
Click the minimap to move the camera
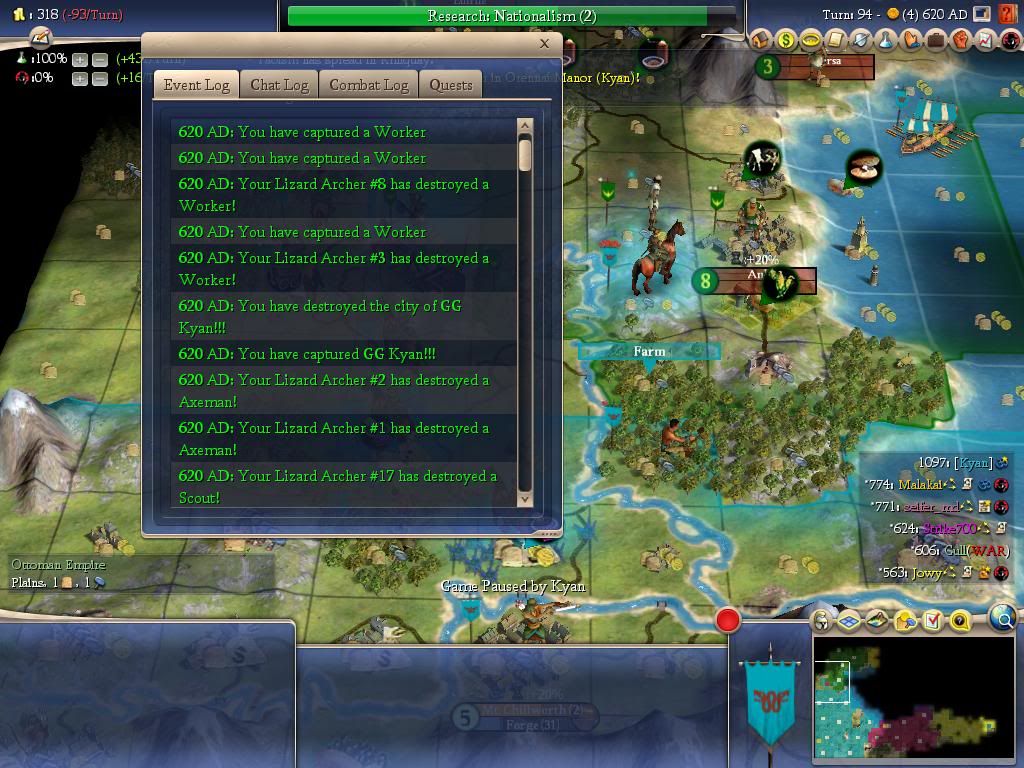click(x=913, y=699)
